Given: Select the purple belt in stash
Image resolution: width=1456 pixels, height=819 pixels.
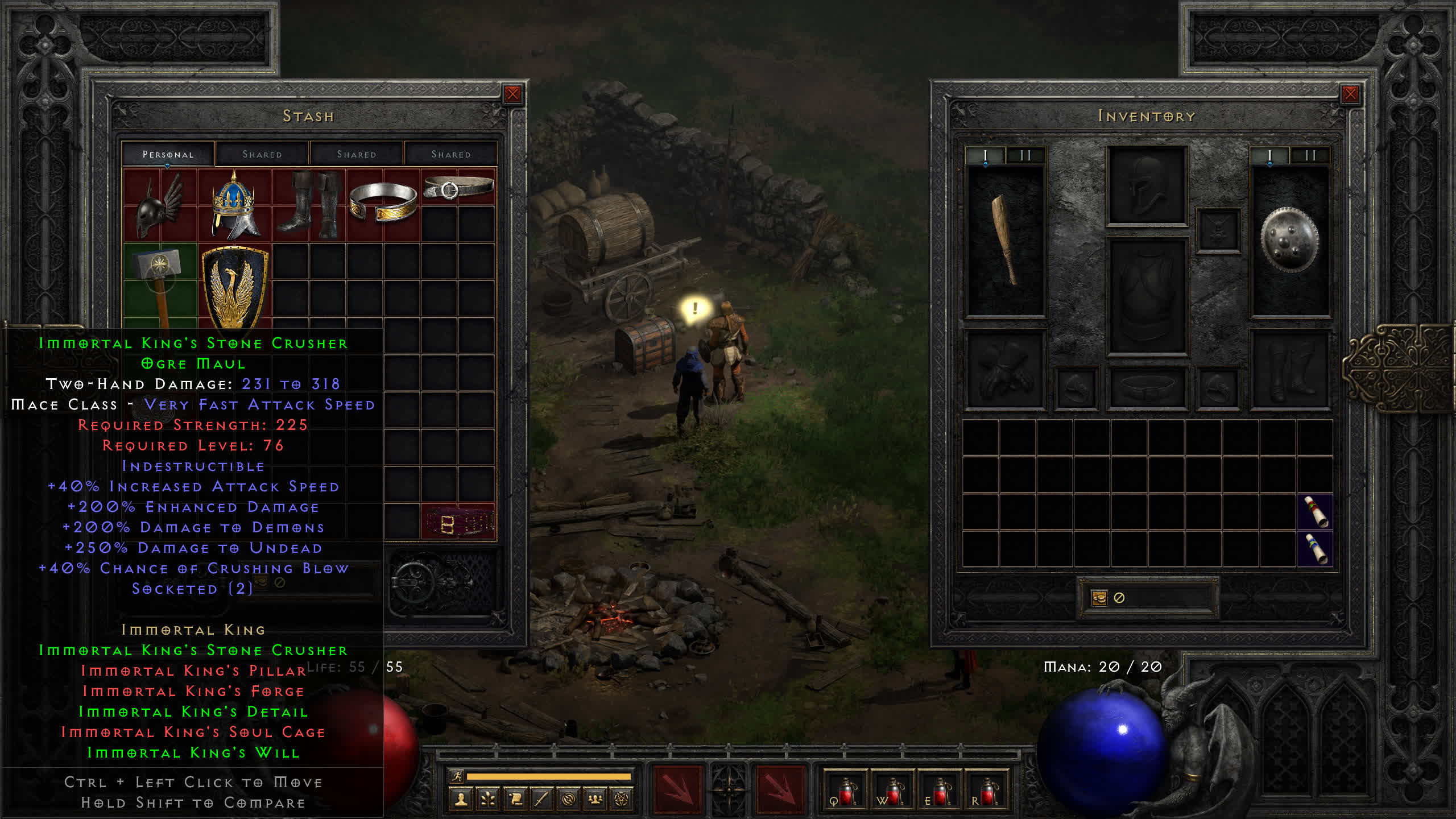Looking at the screenshot, I should [x=458, y=522].
